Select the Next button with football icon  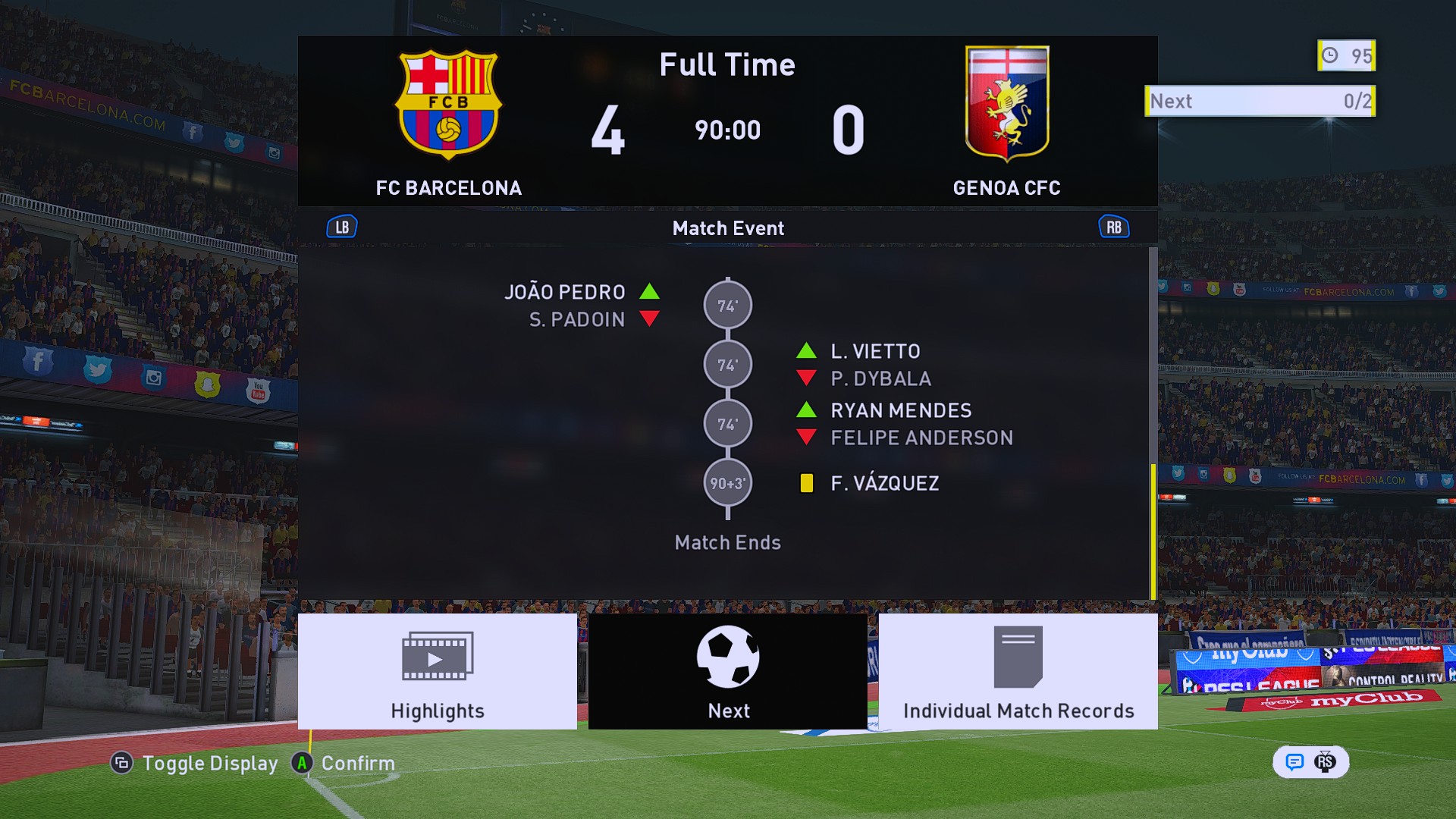click(728, 671)
